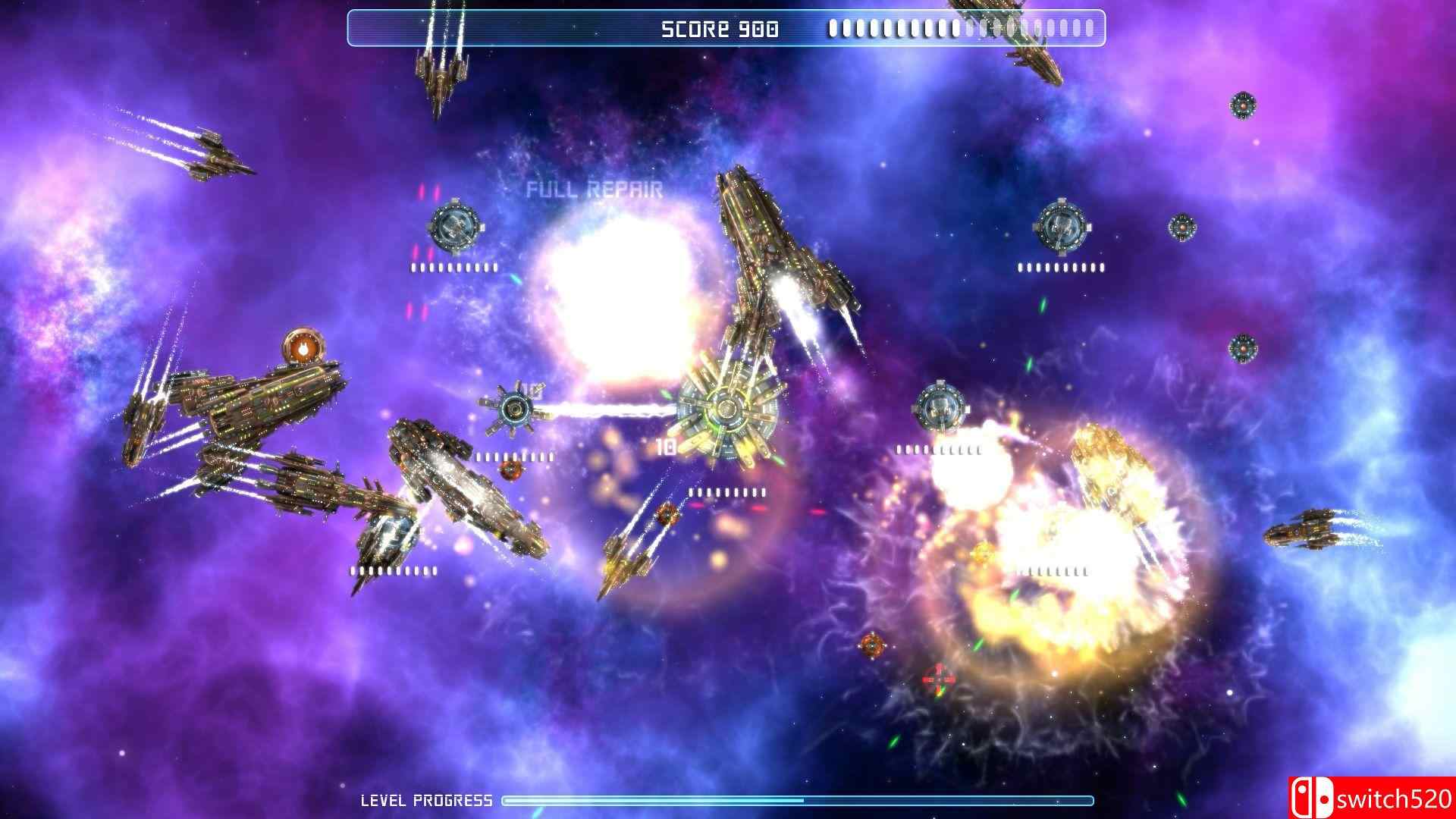
Task: Select the orange fire power-up orb
Action: coord(303,349)
